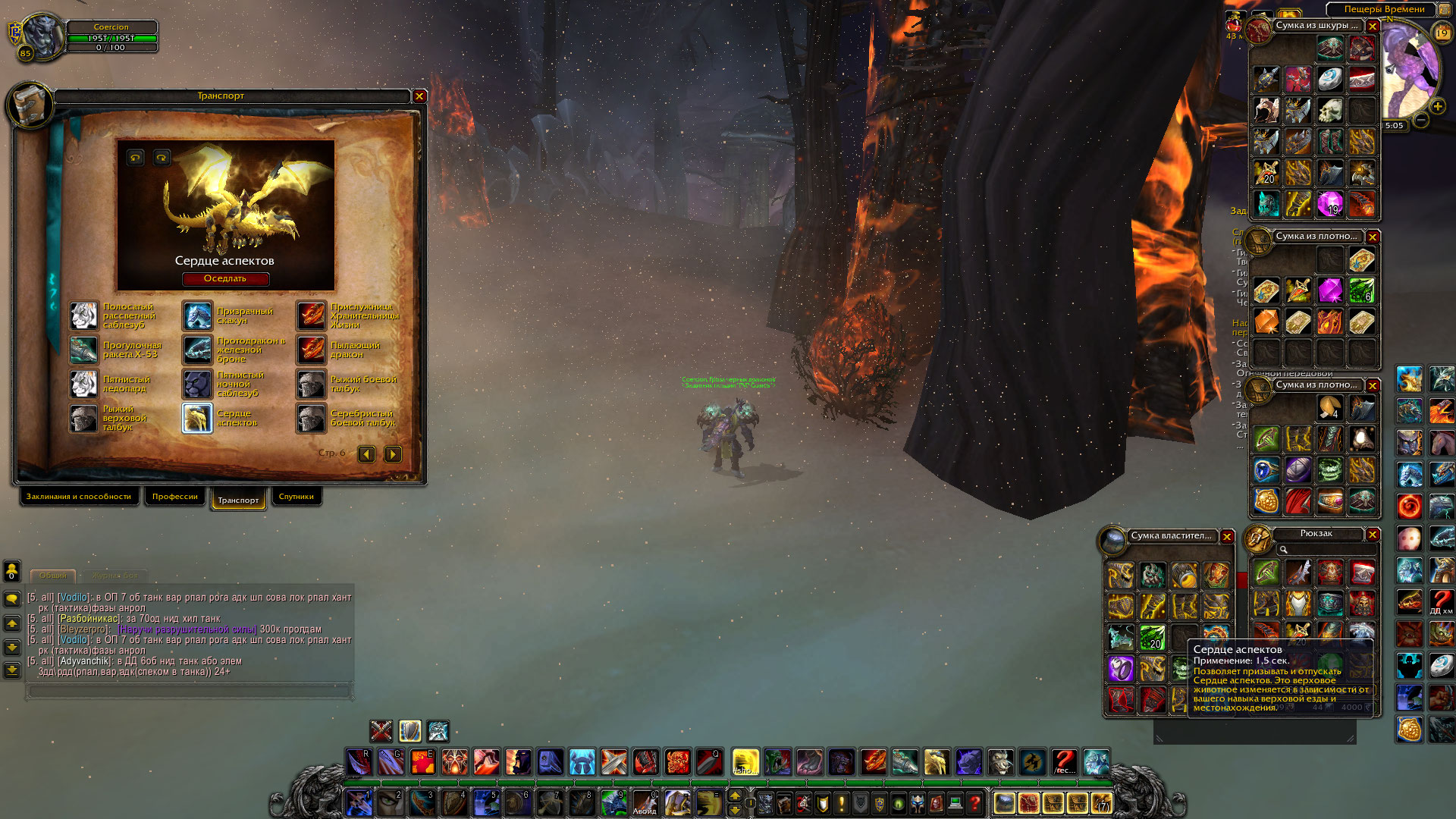The image size is (1456, 819).
Task: Go to the previous mount page
Action: 366,454
